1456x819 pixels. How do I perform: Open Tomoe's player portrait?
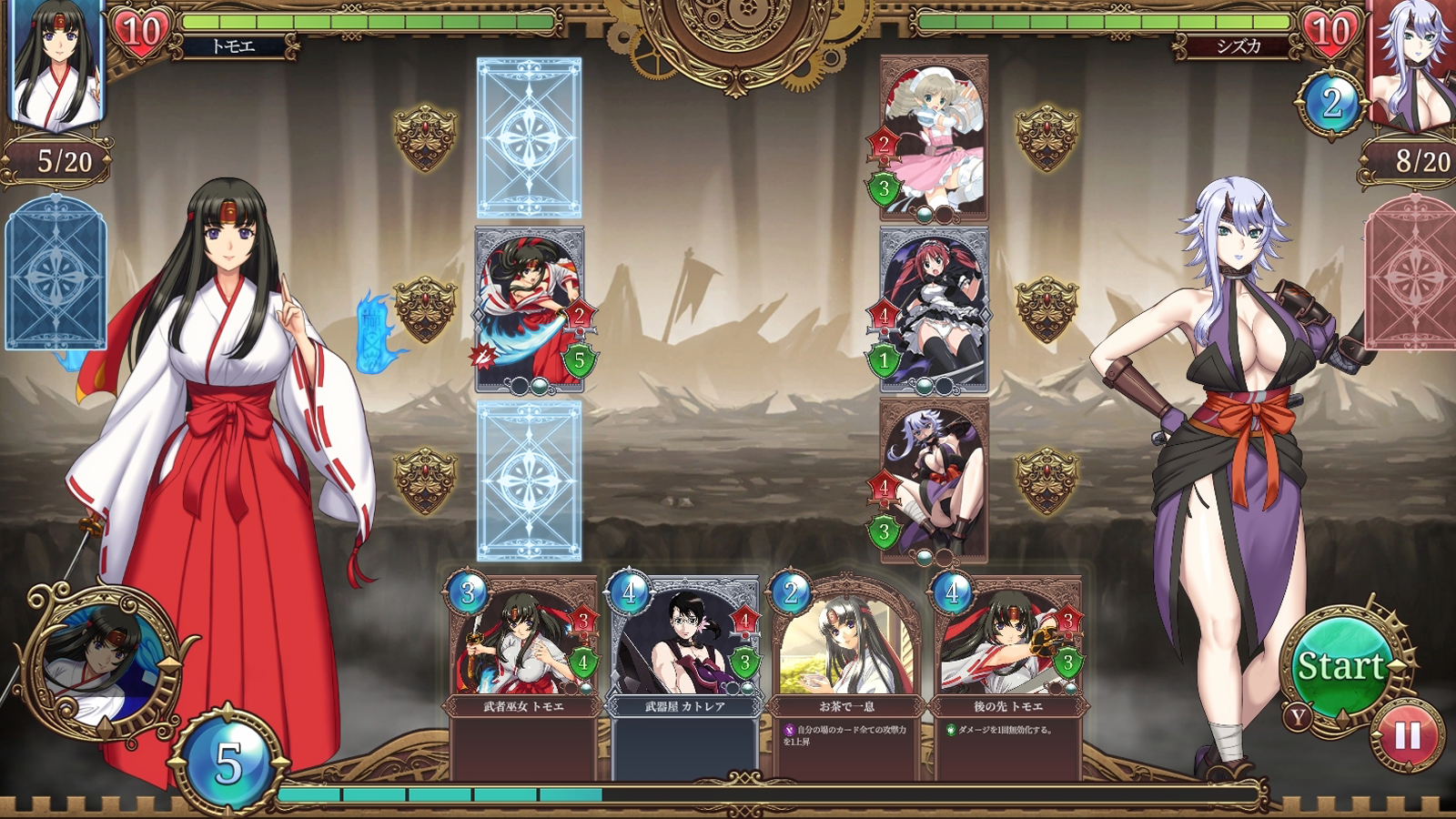click(x=56, y=64)
